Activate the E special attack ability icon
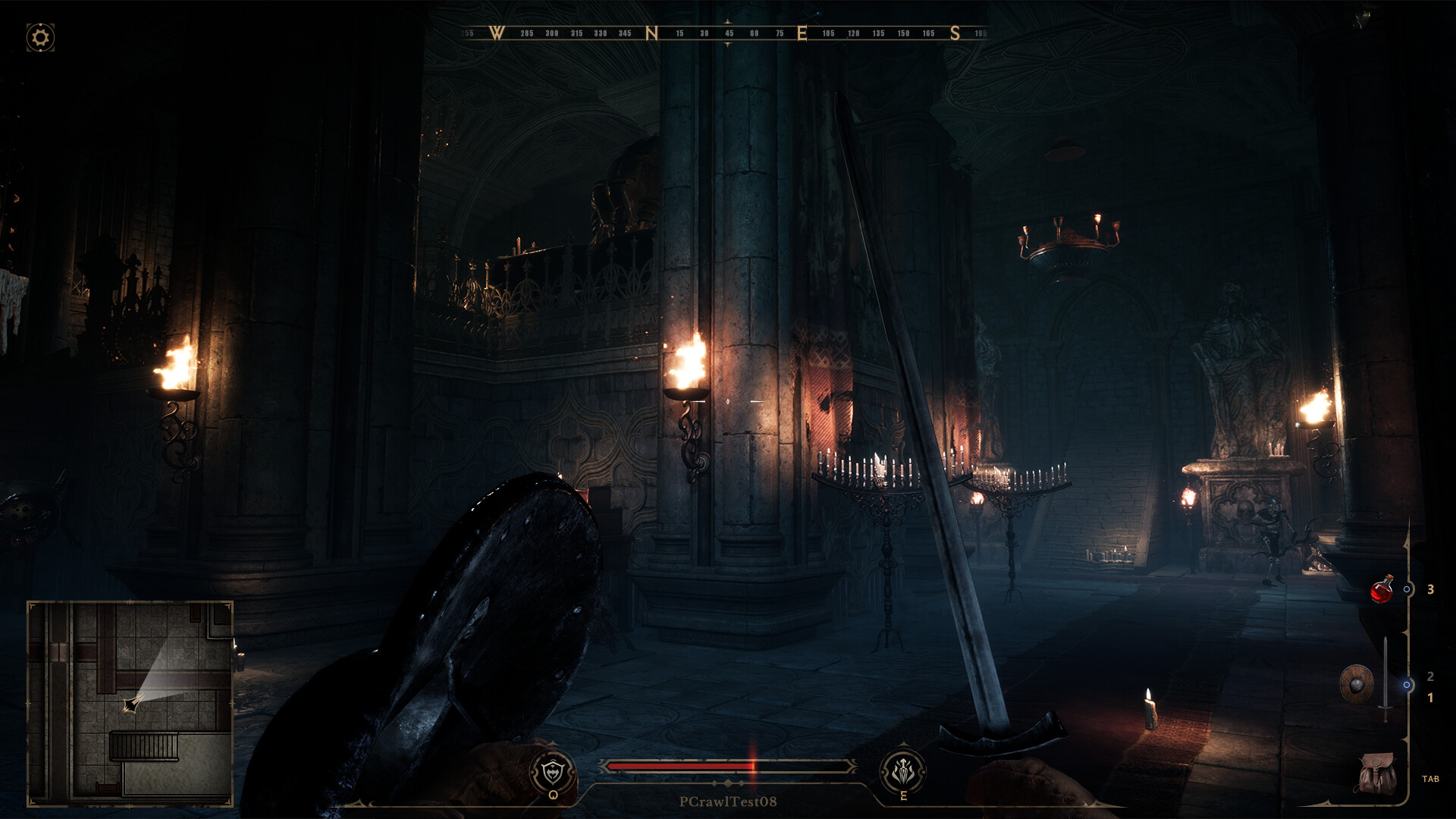 (903, 768)
